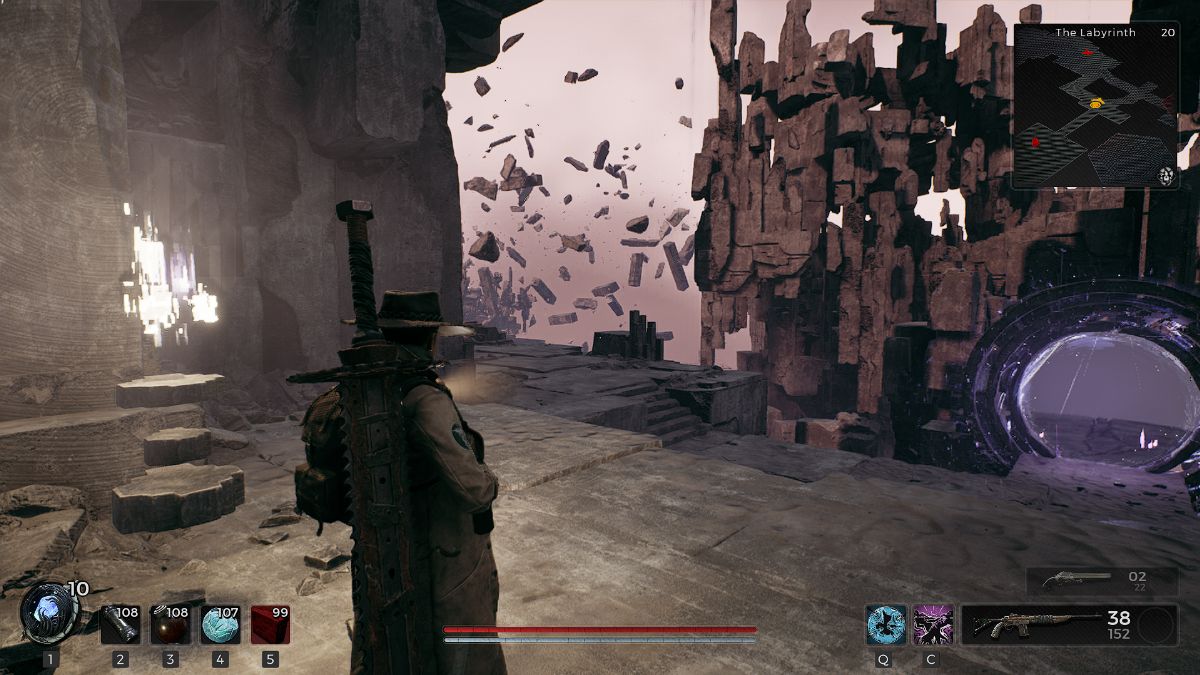
Task: Select the bandage roll consumable slot
Action: (x=120, y=624)
